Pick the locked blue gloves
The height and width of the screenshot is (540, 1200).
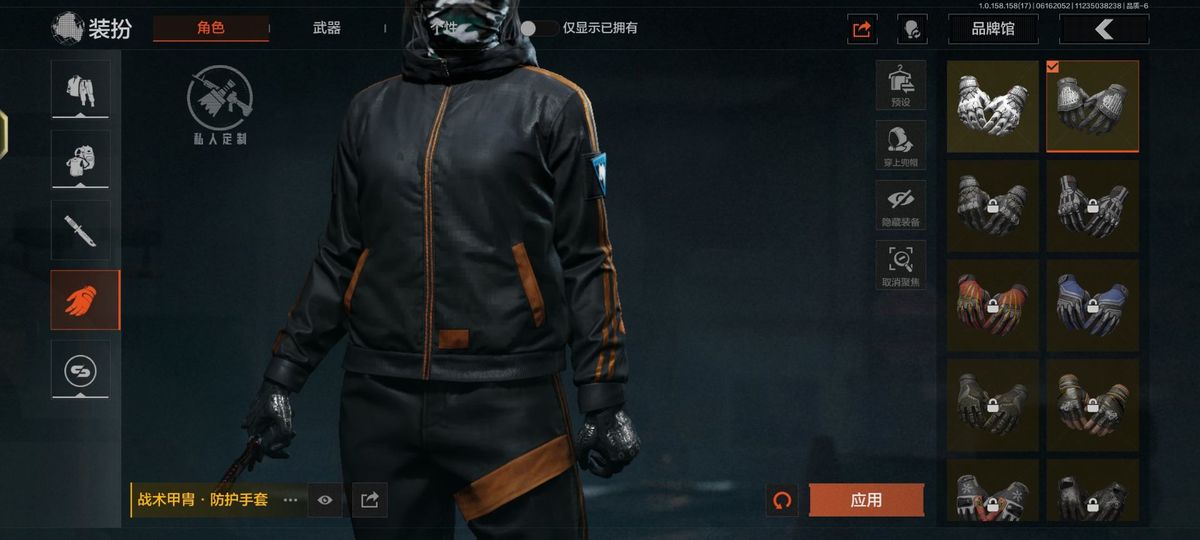pyautogui.click(x=1092, y=306)
